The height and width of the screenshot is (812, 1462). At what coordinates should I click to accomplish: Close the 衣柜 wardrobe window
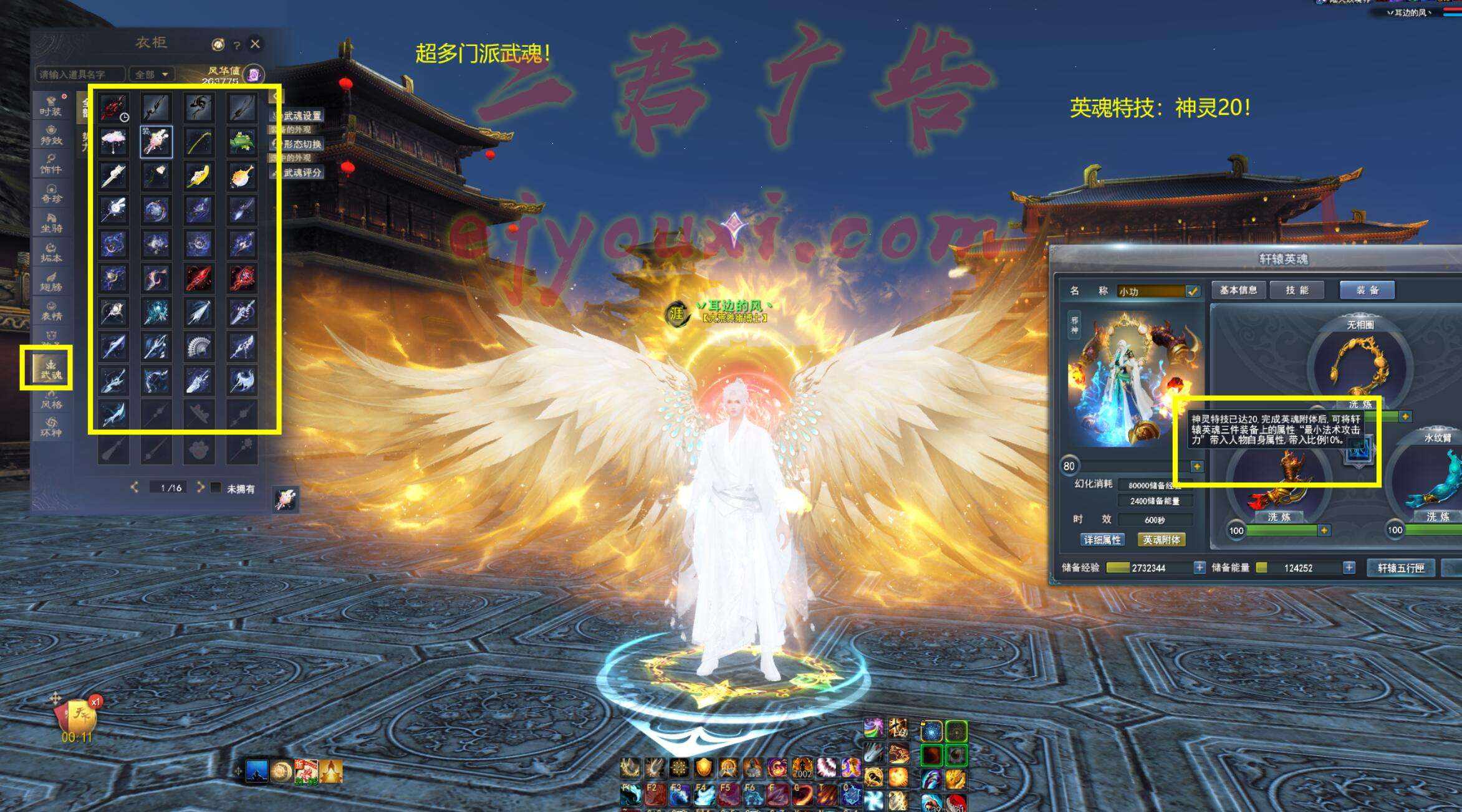(255, 44)
